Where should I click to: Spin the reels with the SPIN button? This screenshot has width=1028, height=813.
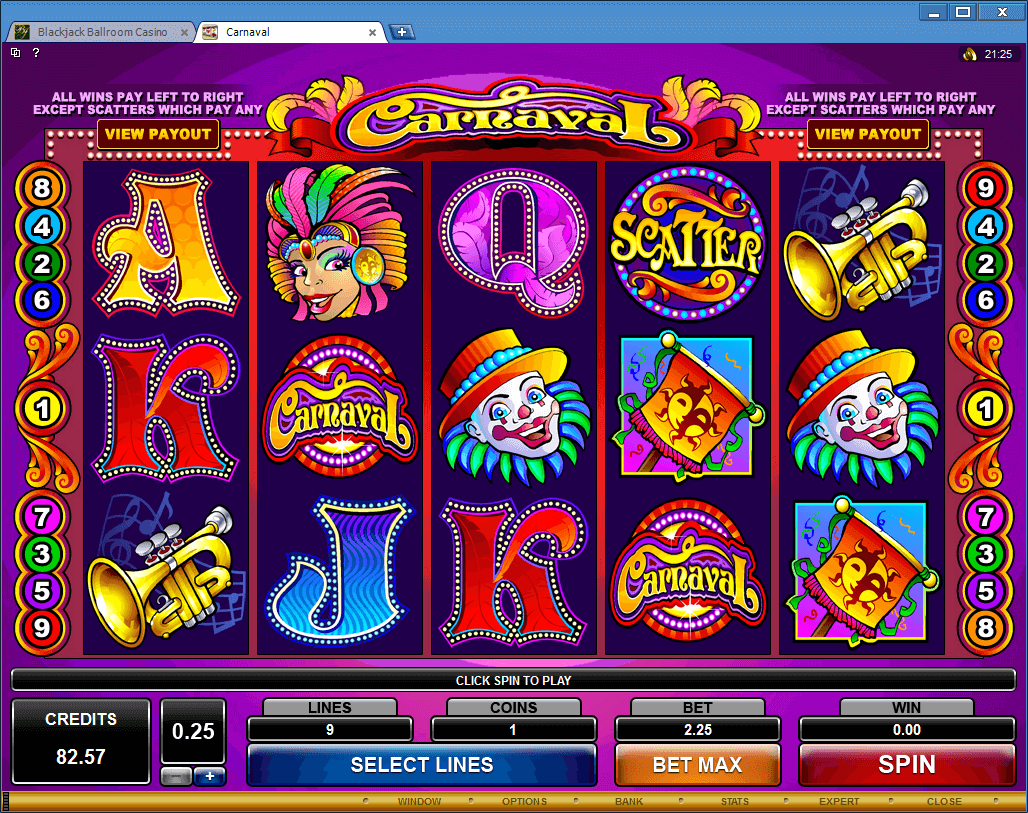point(906,765)
